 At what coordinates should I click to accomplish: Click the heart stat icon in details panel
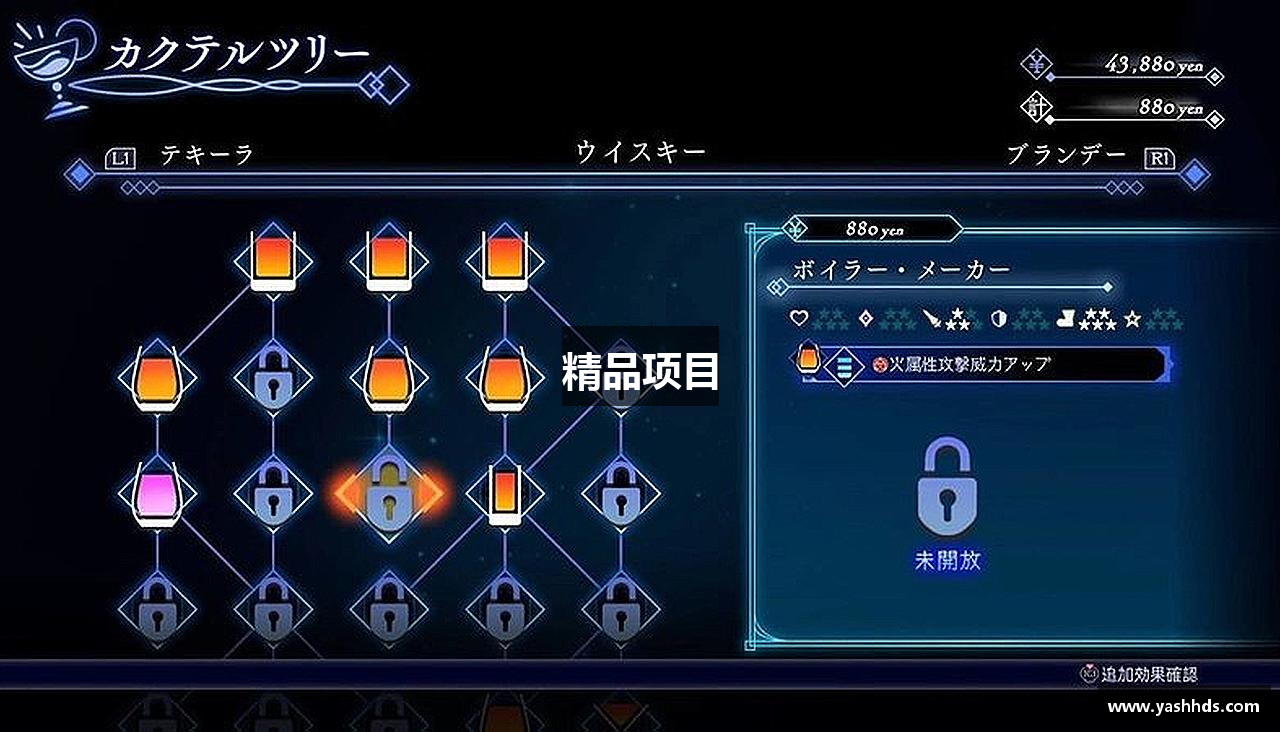801,316
